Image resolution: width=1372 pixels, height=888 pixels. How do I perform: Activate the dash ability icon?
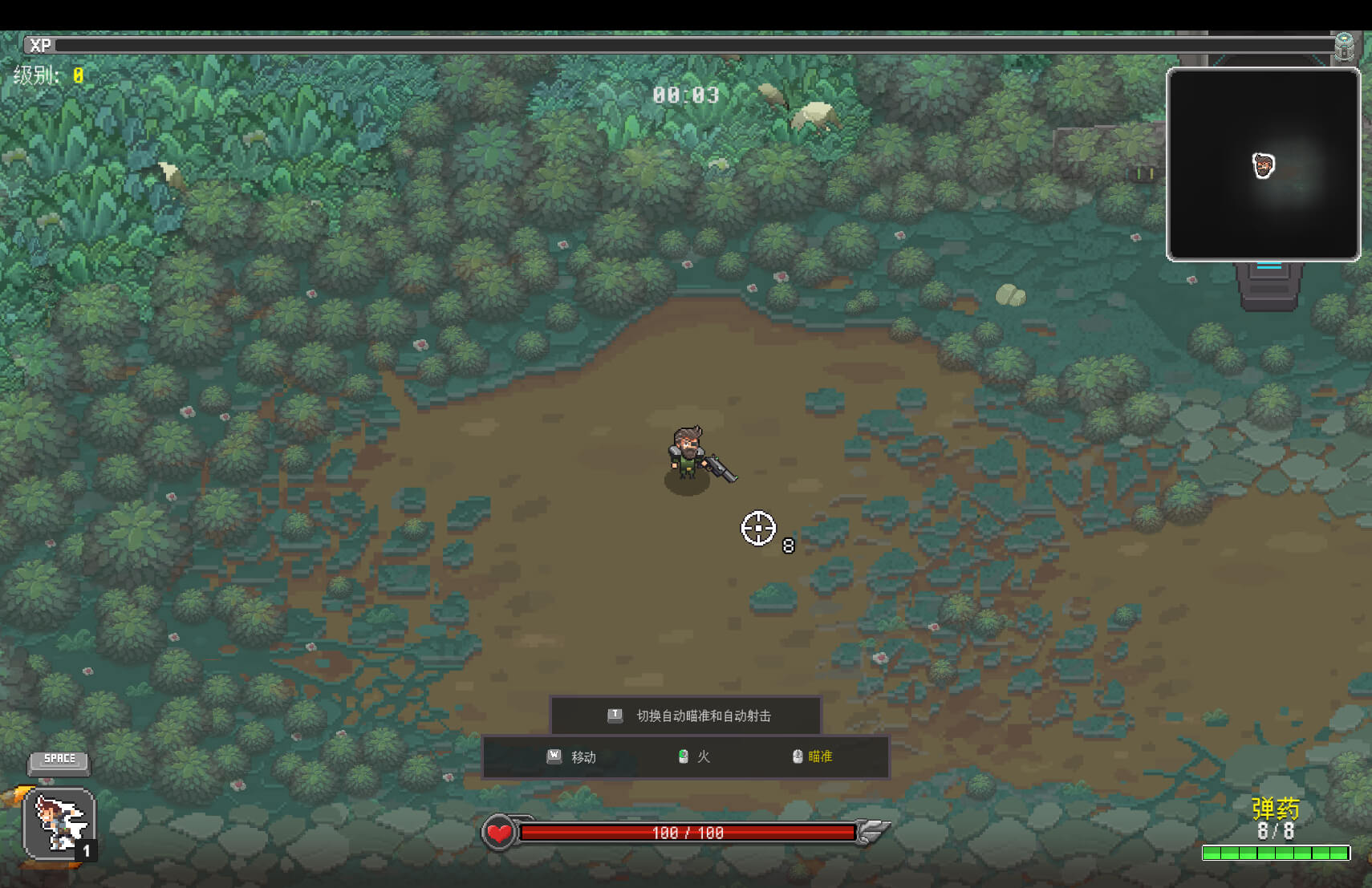click(x=59, y=824)
